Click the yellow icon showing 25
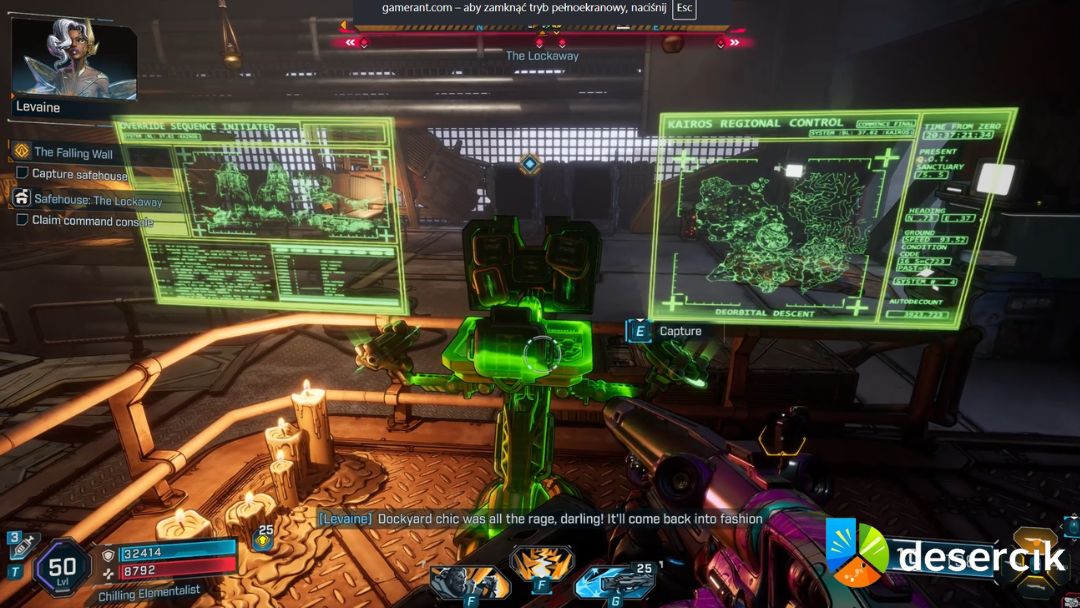This screenshot has height=608, width=1080. [263, 539]
